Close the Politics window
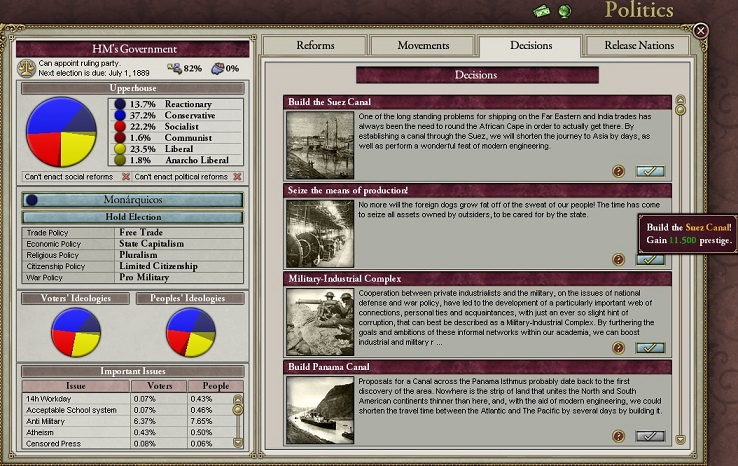 [701, 31]
